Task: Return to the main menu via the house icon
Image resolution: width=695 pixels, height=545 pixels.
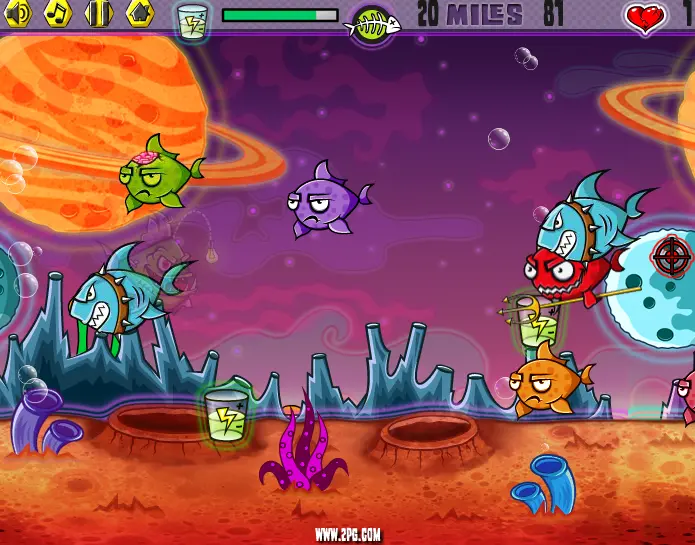Action: click(x=139, y=12)
